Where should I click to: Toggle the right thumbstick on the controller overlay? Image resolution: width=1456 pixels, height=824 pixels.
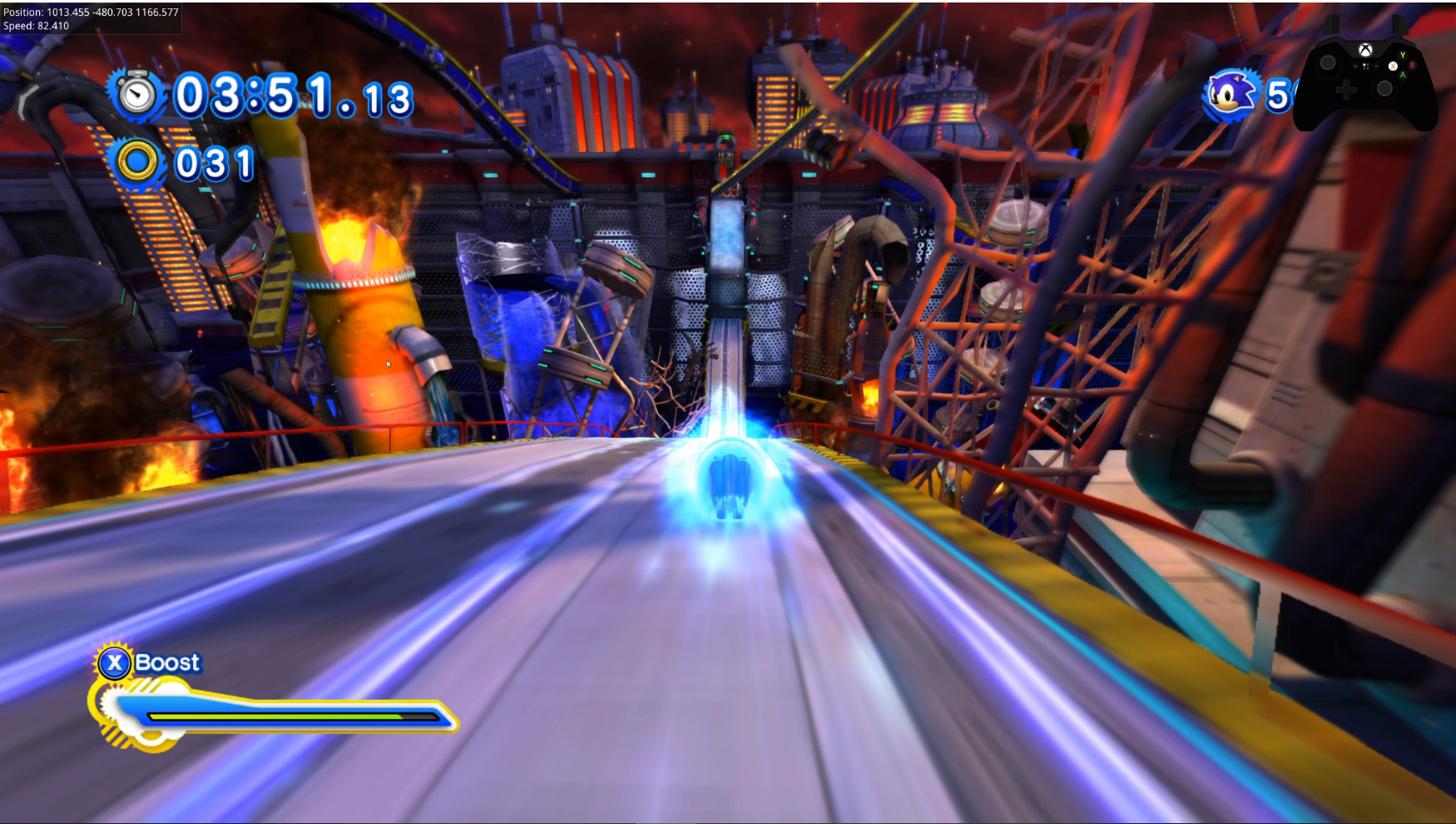point(1384,88)
